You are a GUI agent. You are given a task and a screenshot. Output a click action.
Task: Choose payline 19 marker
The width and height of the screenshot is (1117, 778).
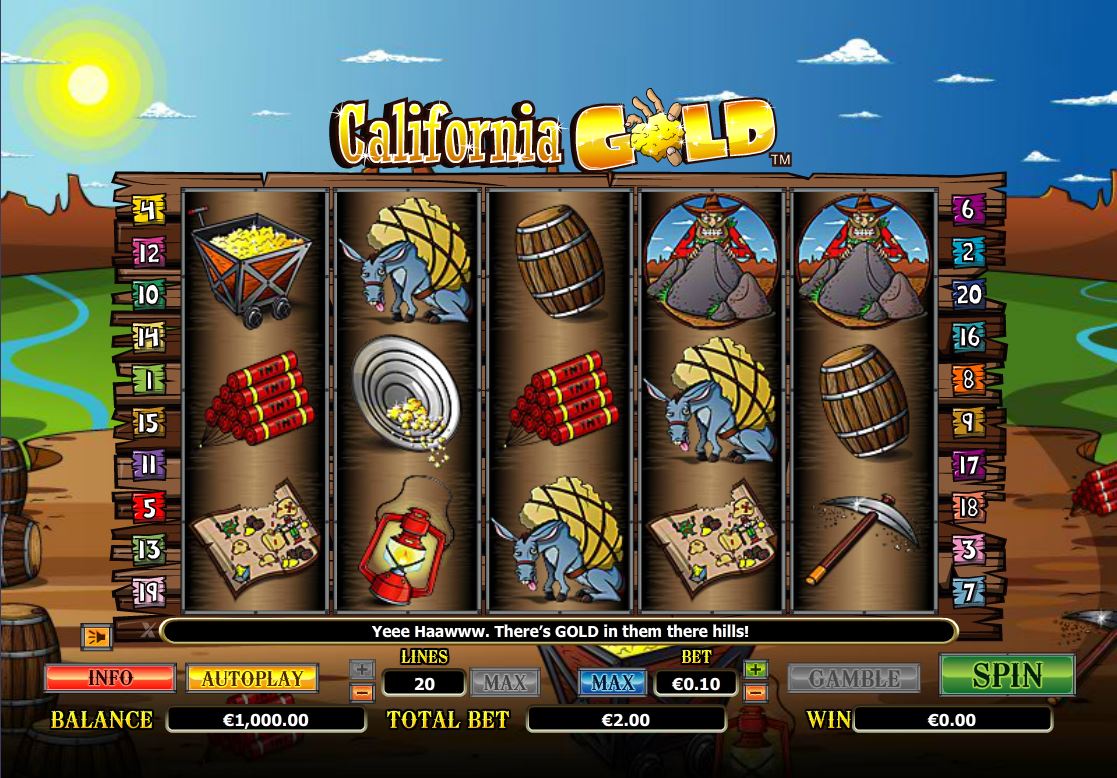point(148,593)
